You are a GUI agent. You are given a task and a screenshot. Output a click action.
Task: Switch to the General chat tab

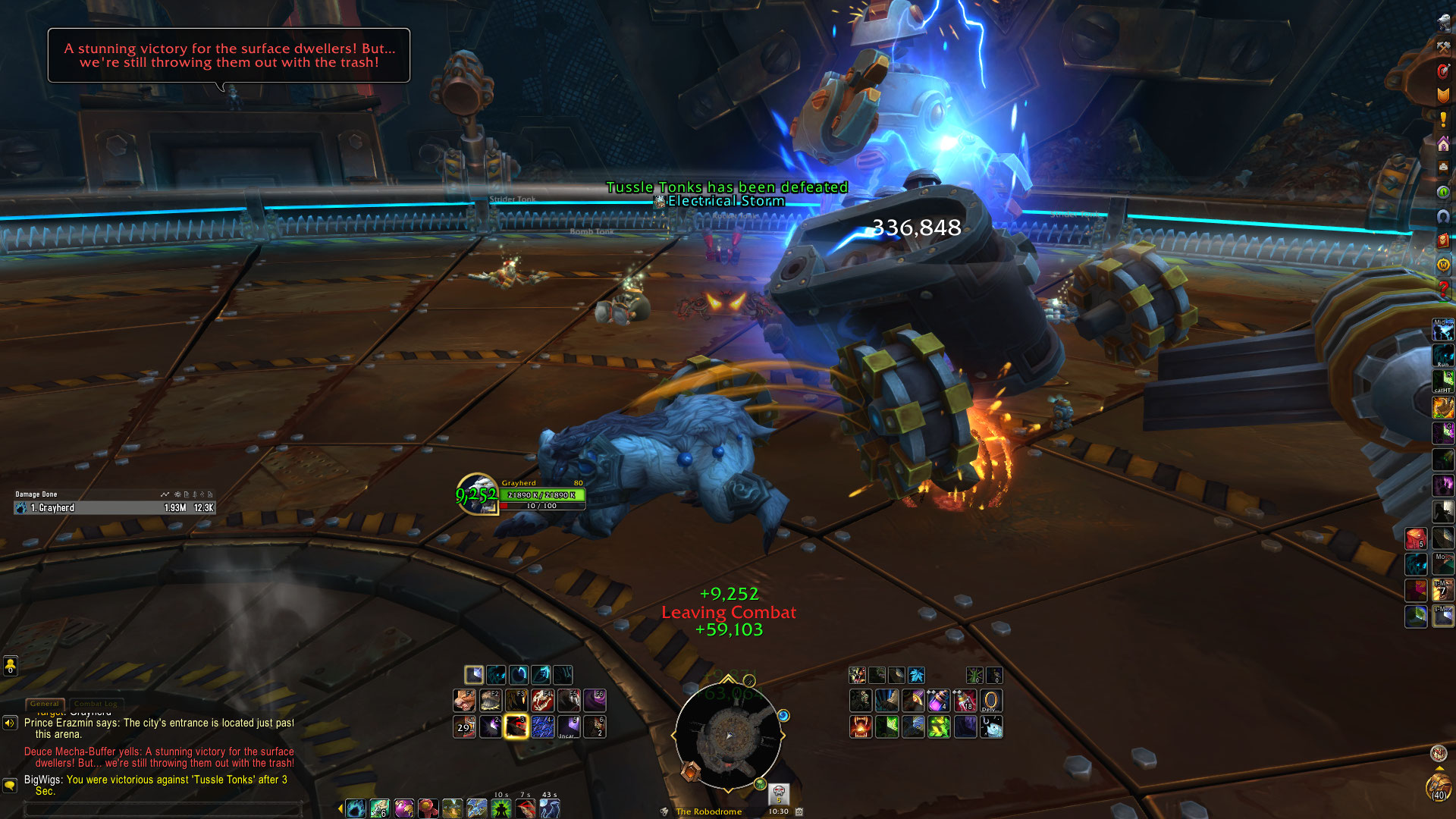pos(45,704)
